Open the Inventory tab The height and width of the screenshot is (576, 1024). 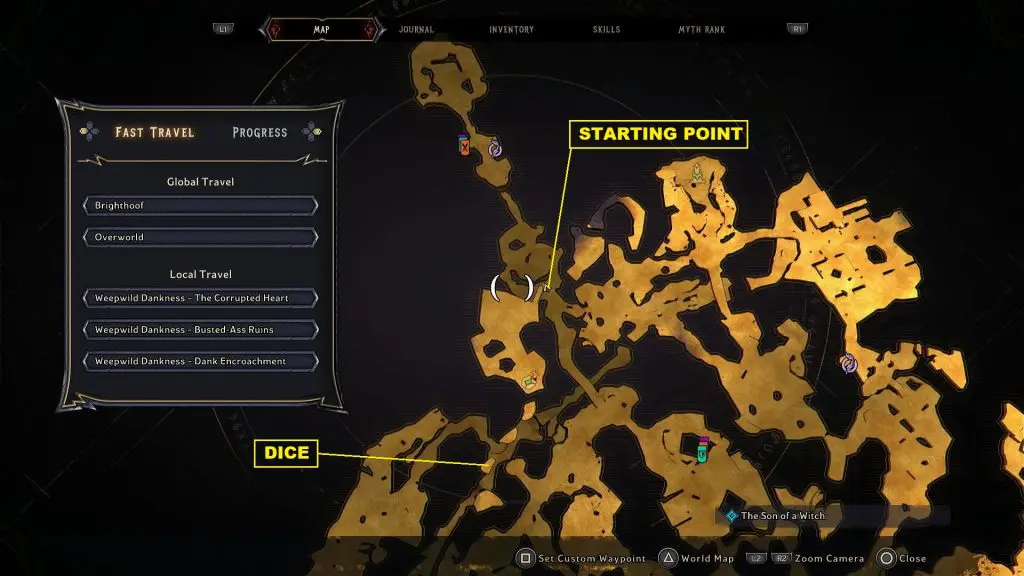pyautogui.click(x=511, y=30)
